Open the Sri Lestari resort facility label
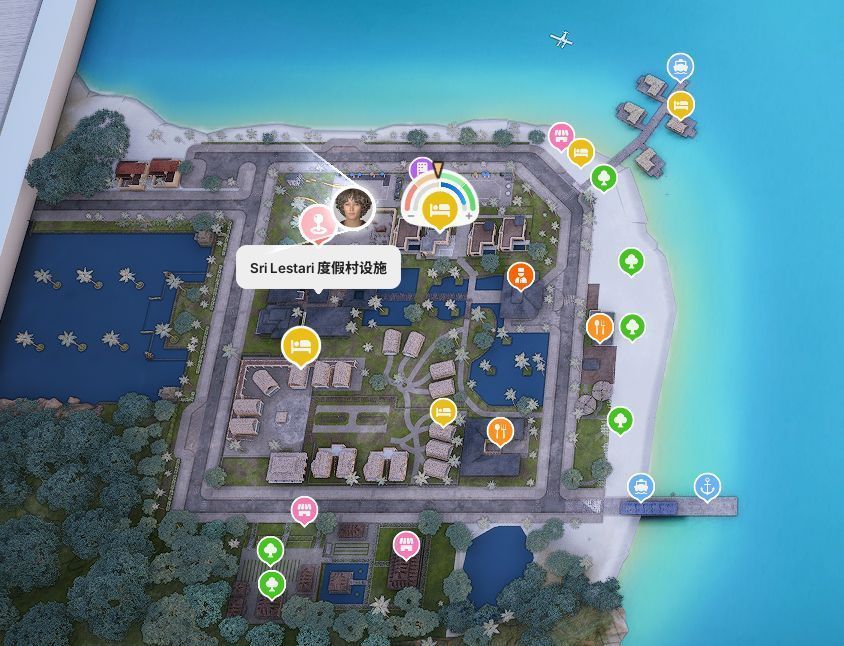This screenshot has width=844, height=646. [318, 269]
